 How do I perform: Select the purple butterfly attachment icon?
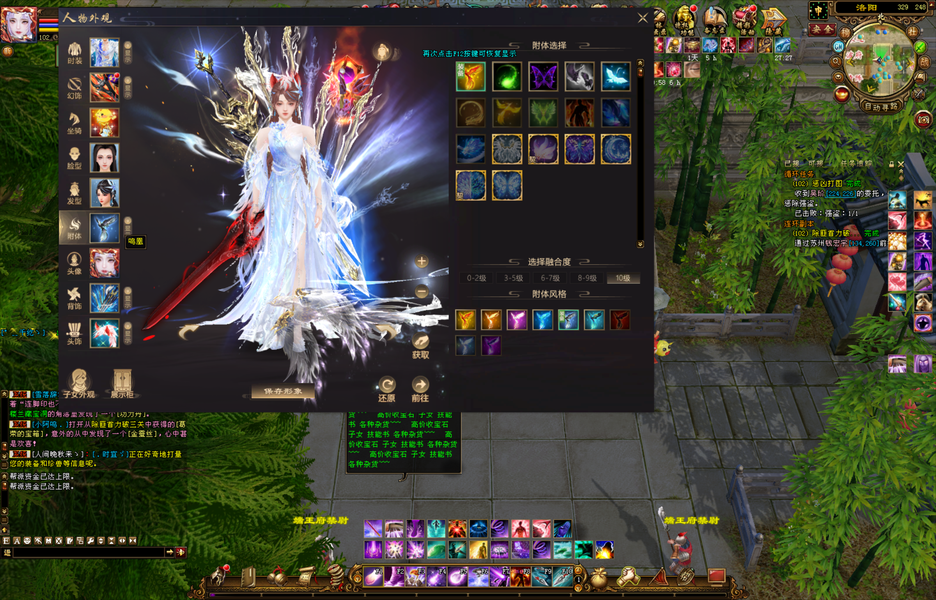(x=543, y=77)
